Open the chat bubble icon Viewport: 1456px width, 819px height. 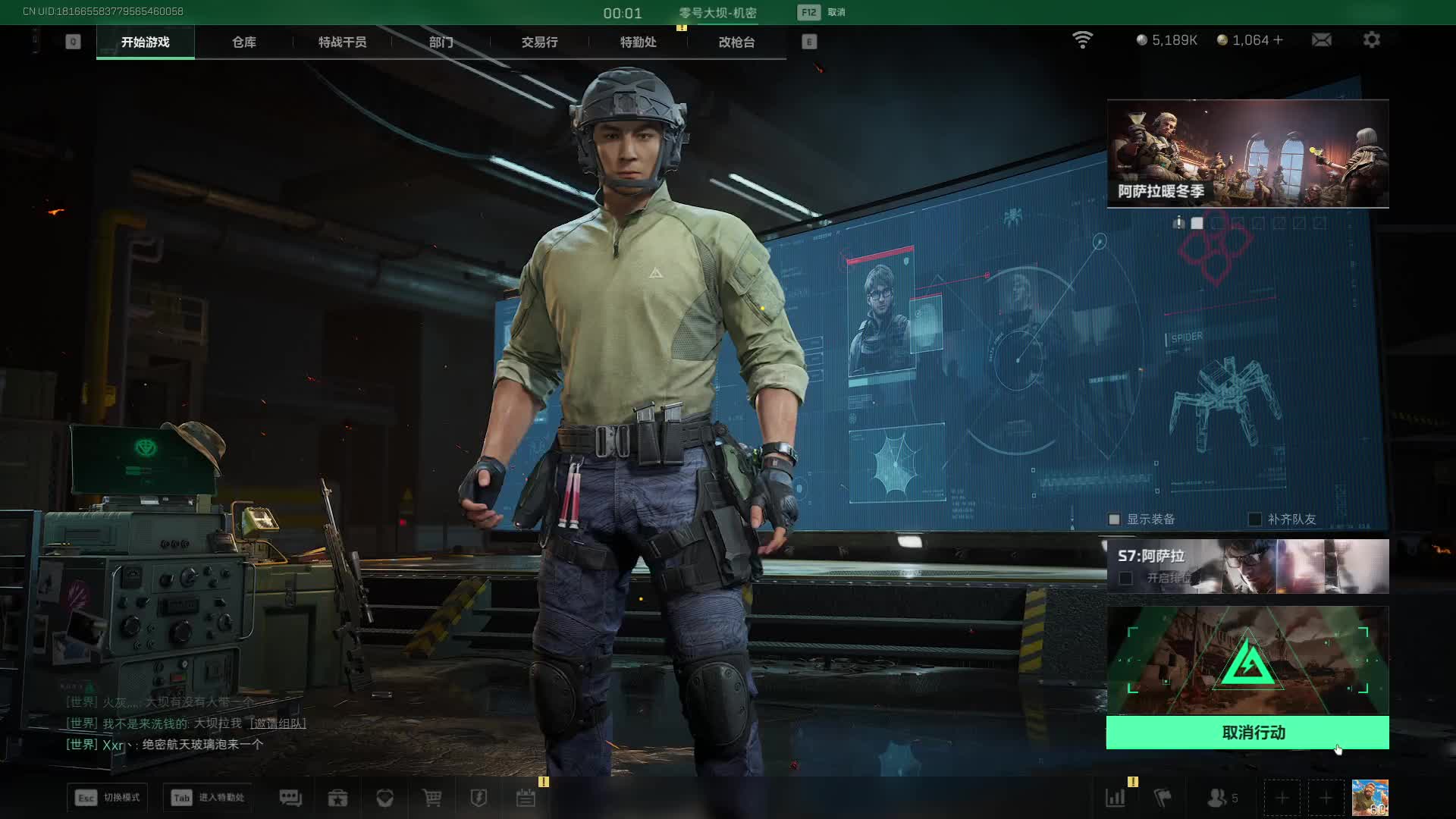[290, 798]
